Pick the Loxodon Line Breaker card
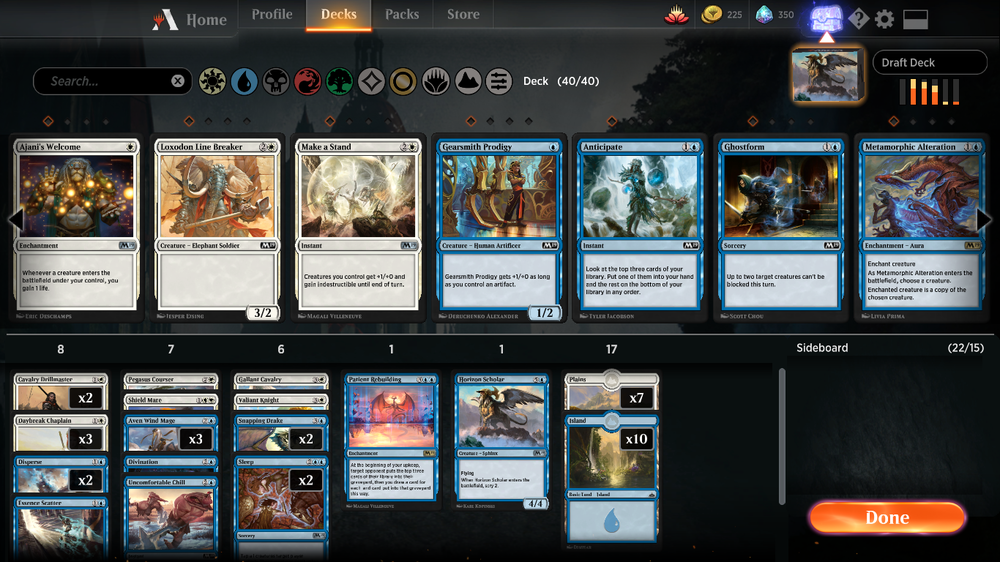Viewport: 1000px width, 562px height. click(217, 229)
